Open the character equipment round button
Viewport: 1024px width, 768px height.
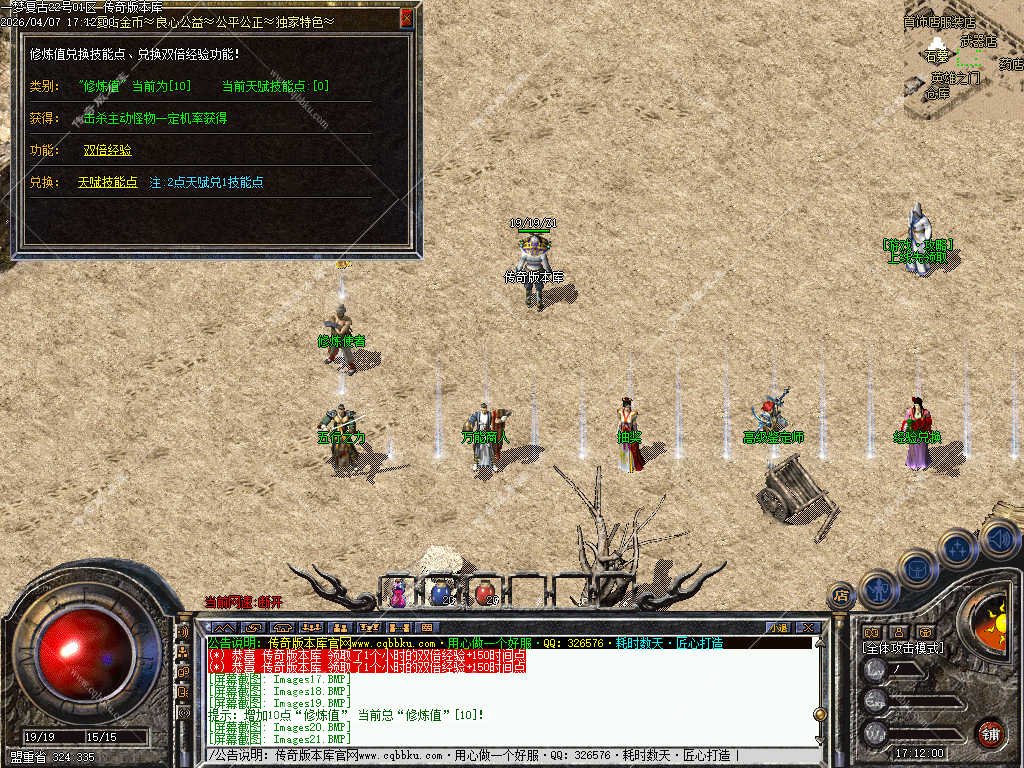[x=877, y=589]
